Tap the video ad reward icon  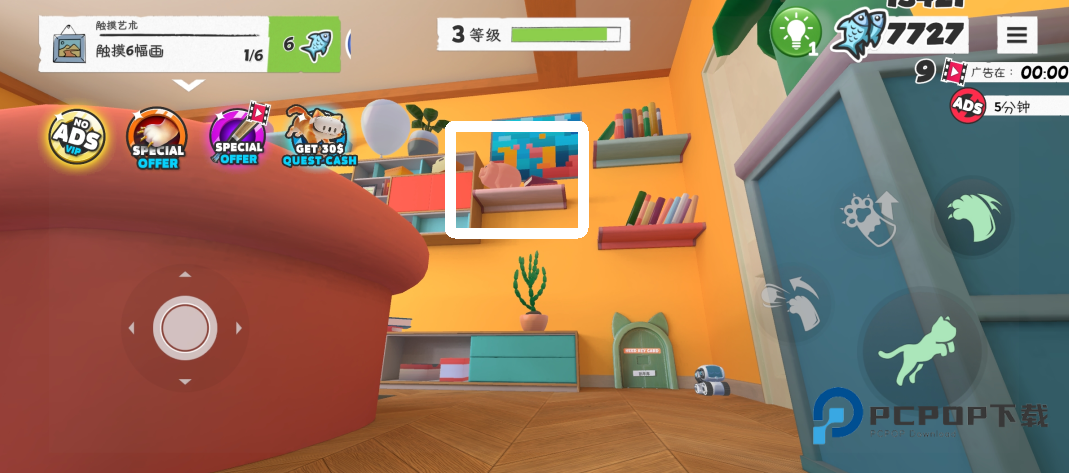tap(955, 72)
